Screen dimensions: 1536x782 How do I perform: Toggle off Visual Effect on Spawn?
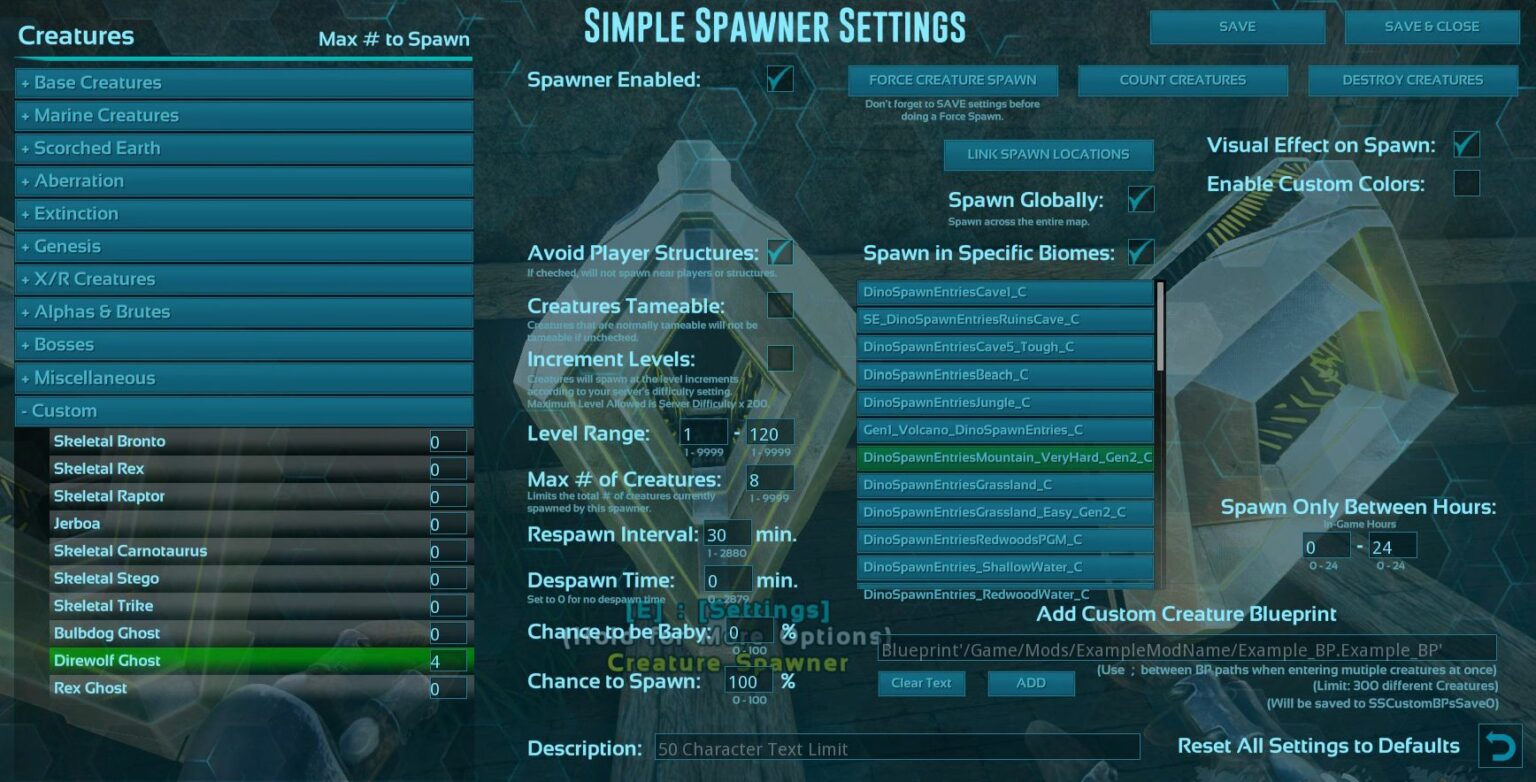pos(1466,144)
